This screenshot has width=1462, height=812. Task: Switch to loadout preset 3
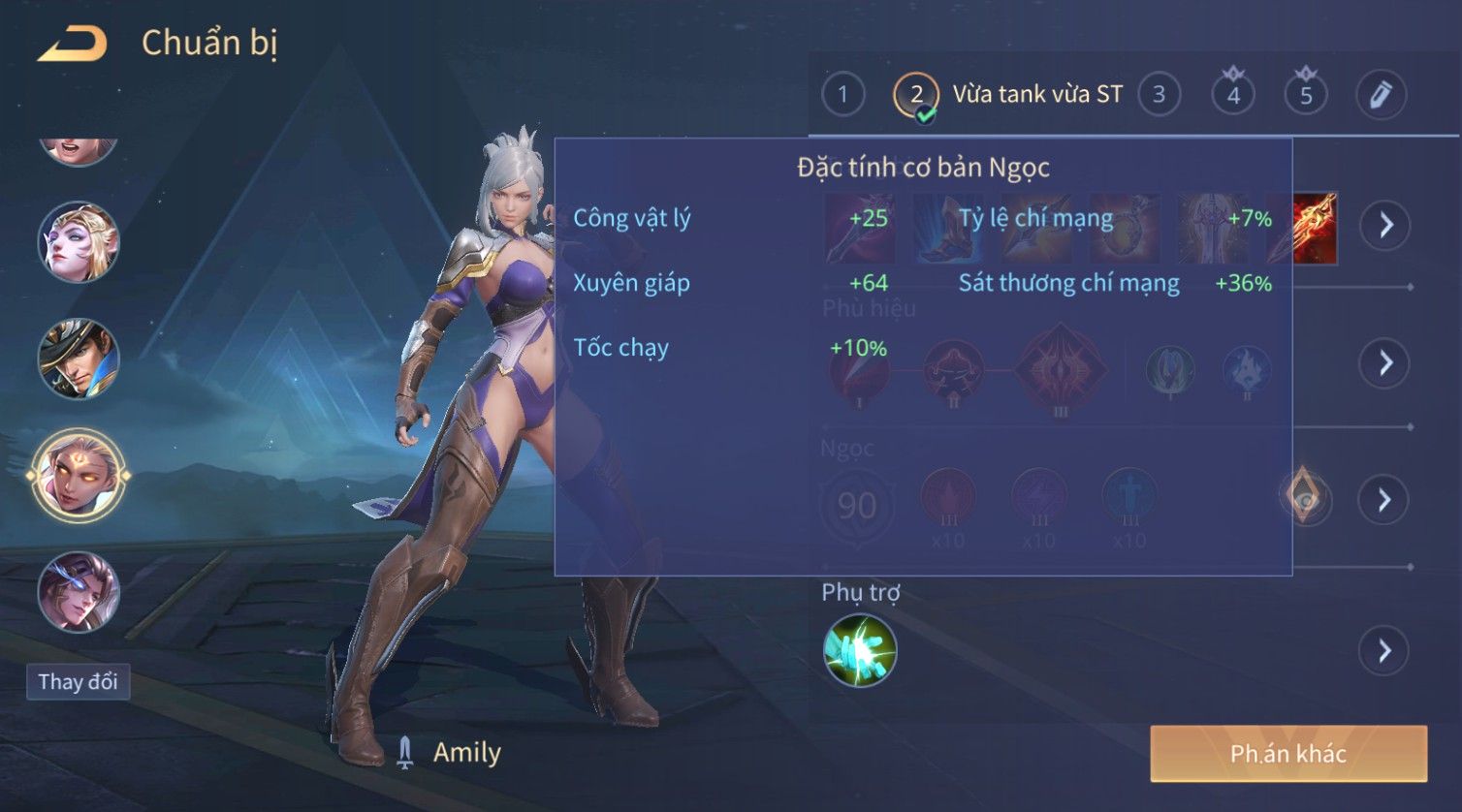click(x=1159, y=95)
